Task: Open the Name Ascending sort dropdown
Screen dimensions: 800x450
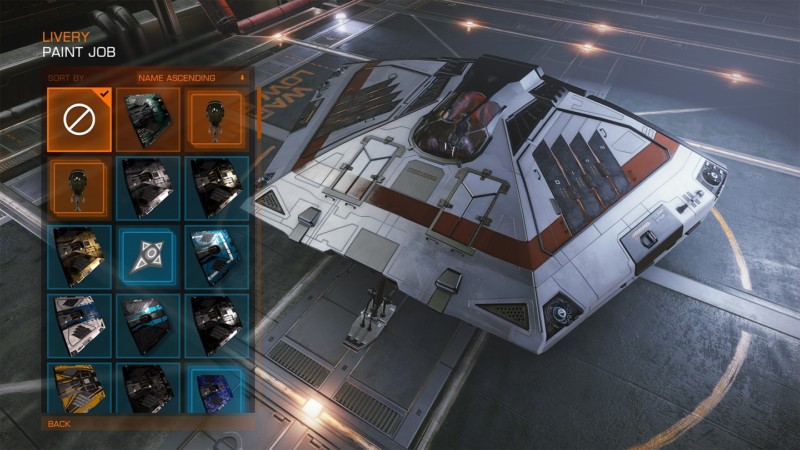Action: [190, 76]
